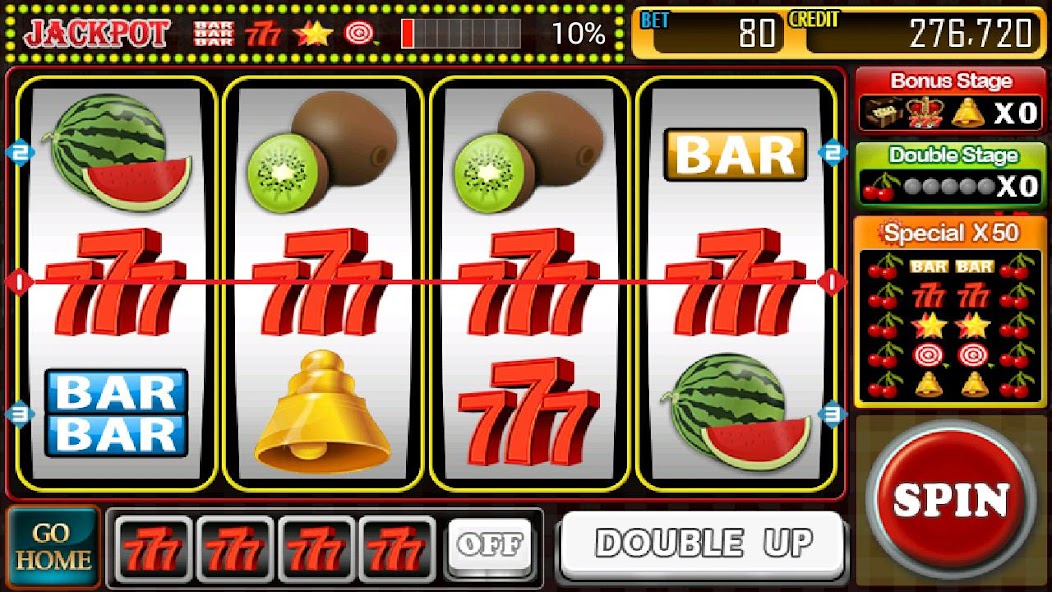The height and width of the screenshot is (592, 1052).
Task: Toggle the OFF switch
Action: click(x=489, y=545)
